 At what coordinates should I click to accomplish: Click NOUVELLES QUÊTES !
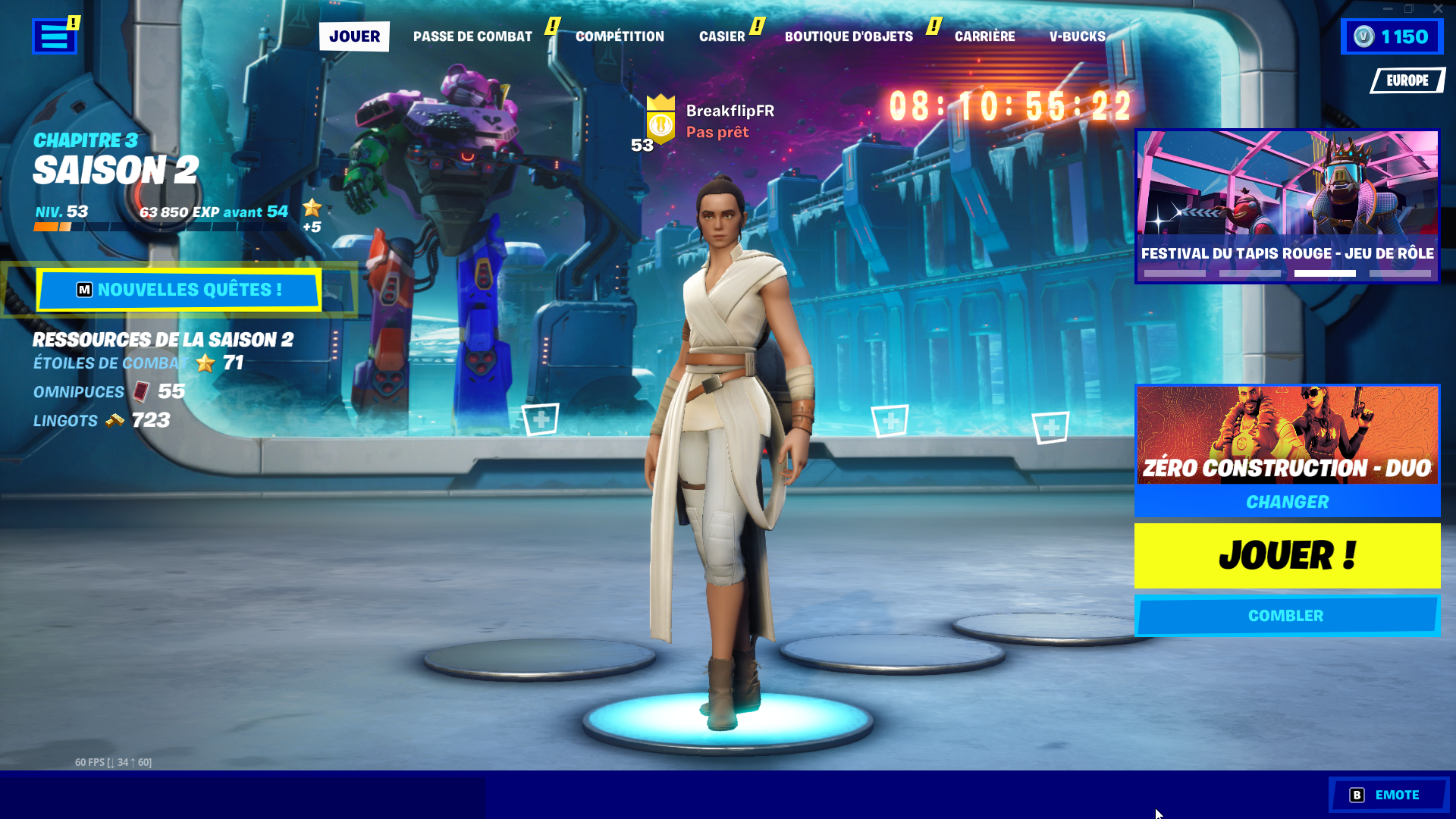click(178, 290)
